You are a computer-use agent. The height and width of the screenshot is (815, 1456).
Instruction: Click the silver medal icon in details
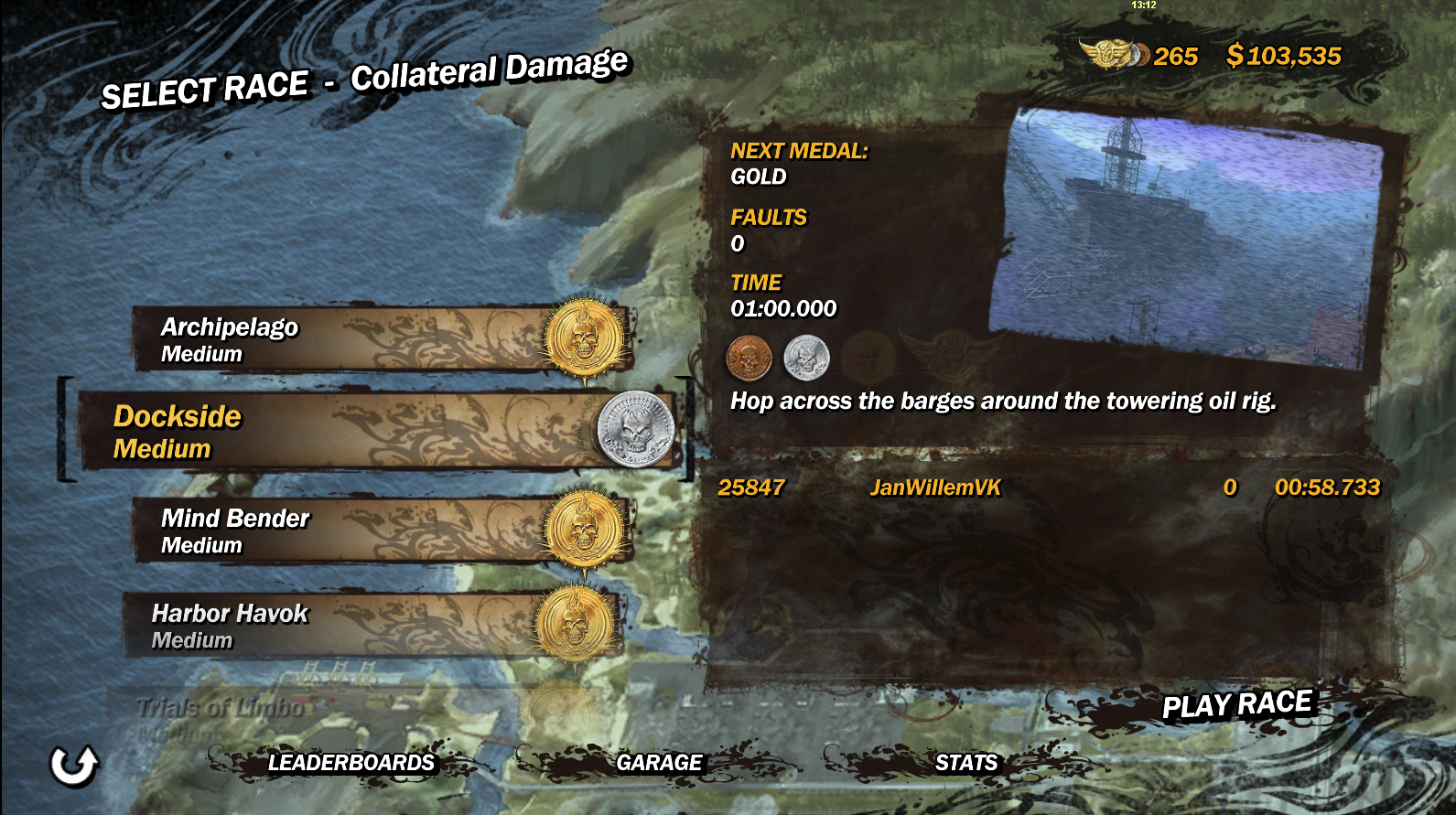click(x=806, y=358)
